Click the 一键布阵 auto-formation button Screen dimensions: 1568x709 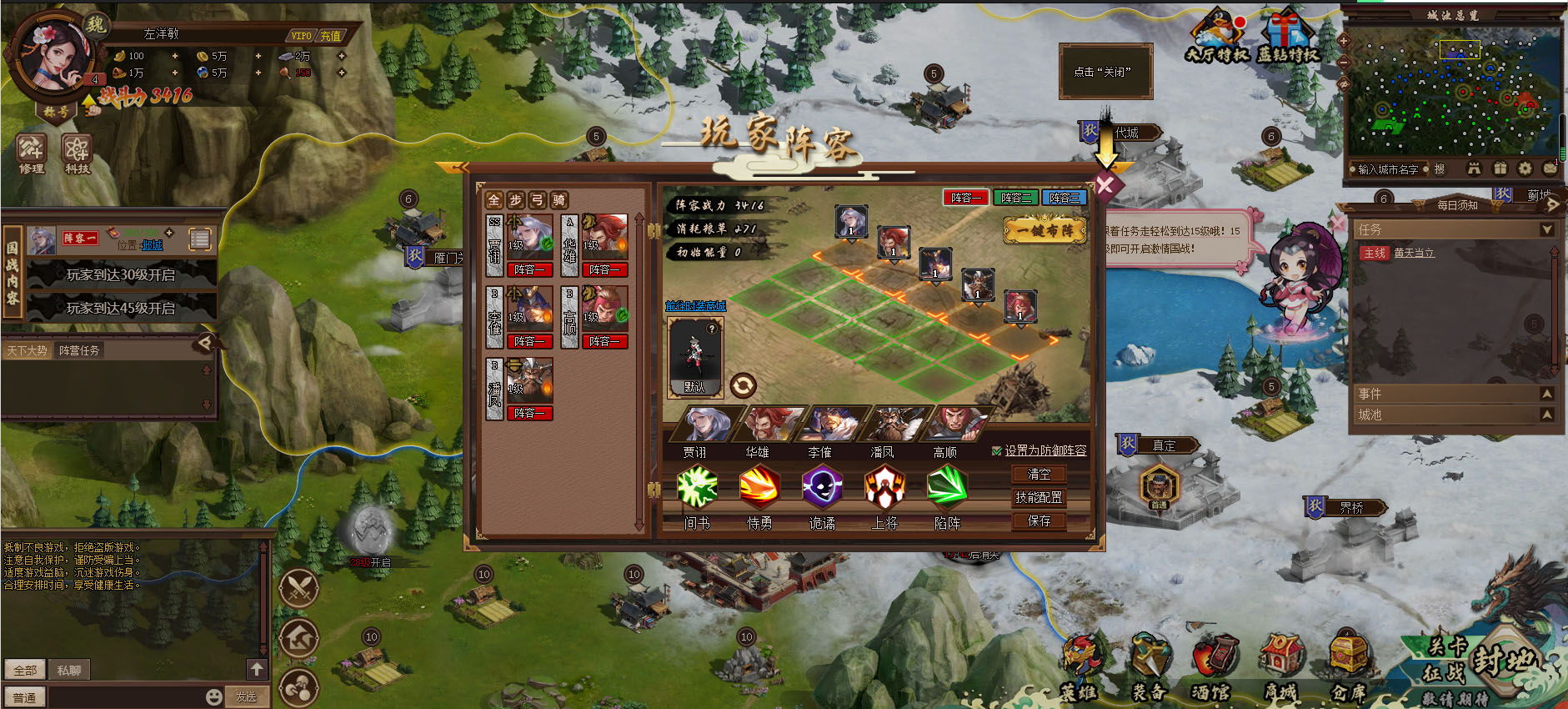pyautogui.click(x=1044, y=230)
